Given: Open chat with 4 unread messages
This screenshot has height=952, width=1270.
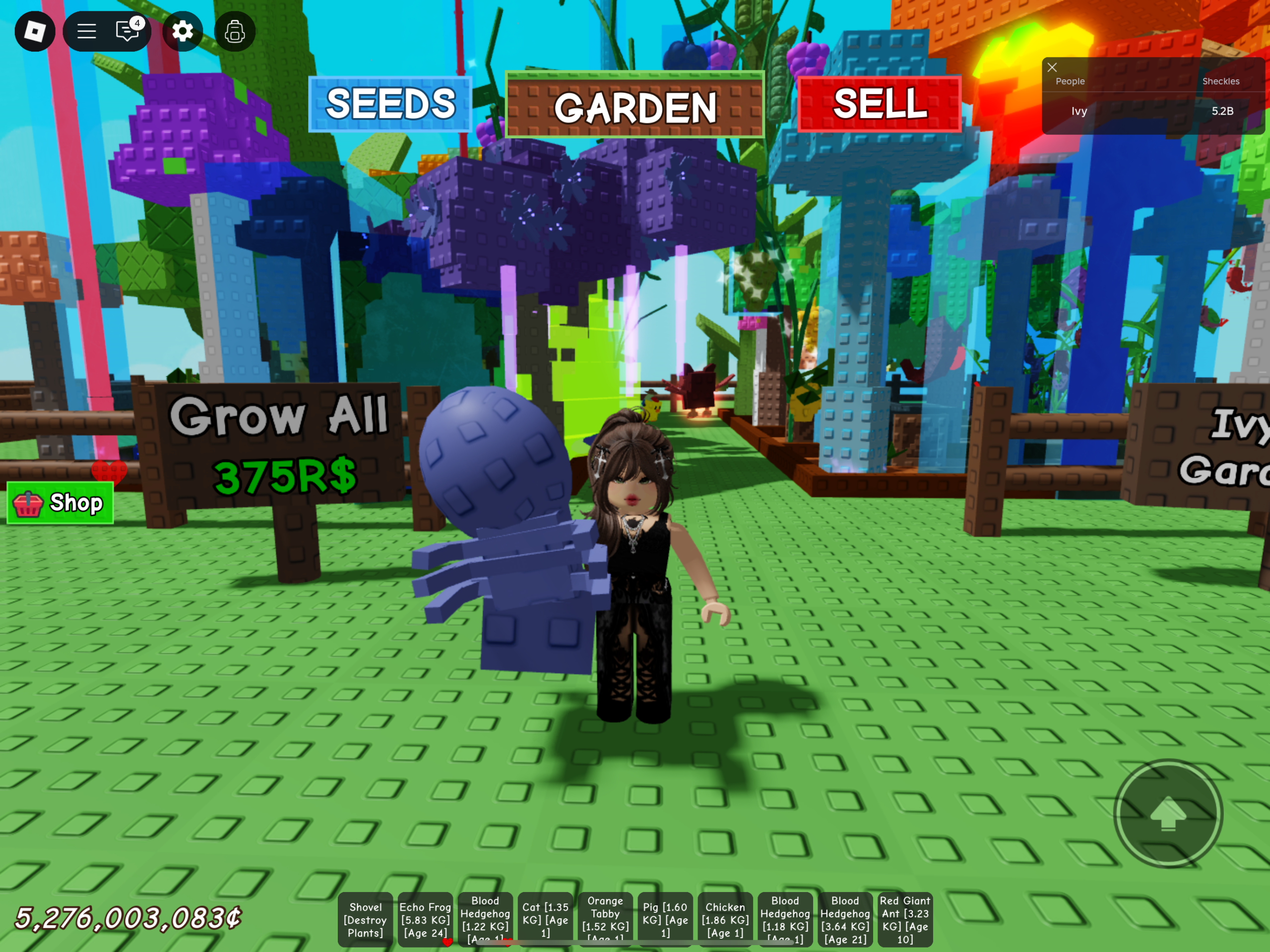Looking at the screenshot, I should (x=127, y=32).
